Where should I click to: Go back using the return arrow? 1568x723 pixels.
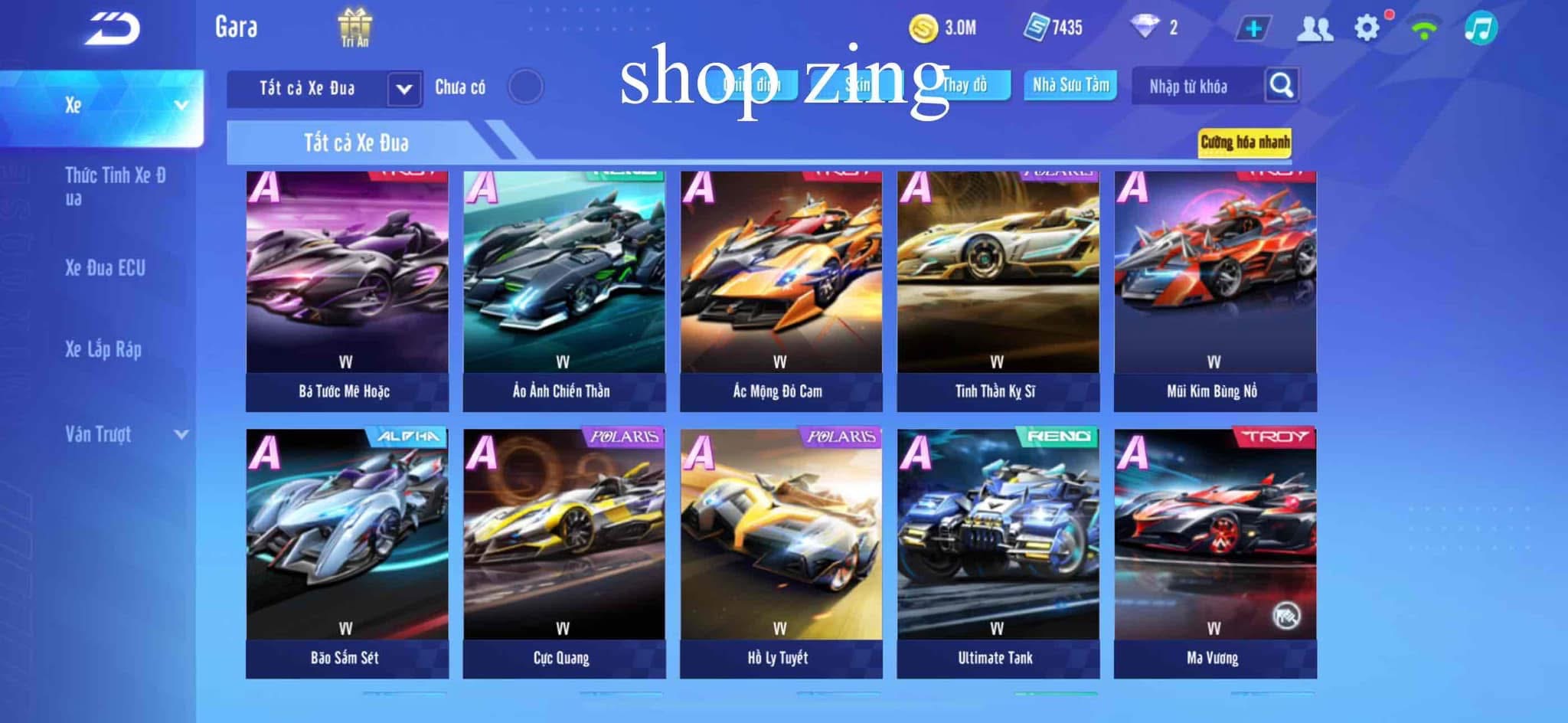113,29
